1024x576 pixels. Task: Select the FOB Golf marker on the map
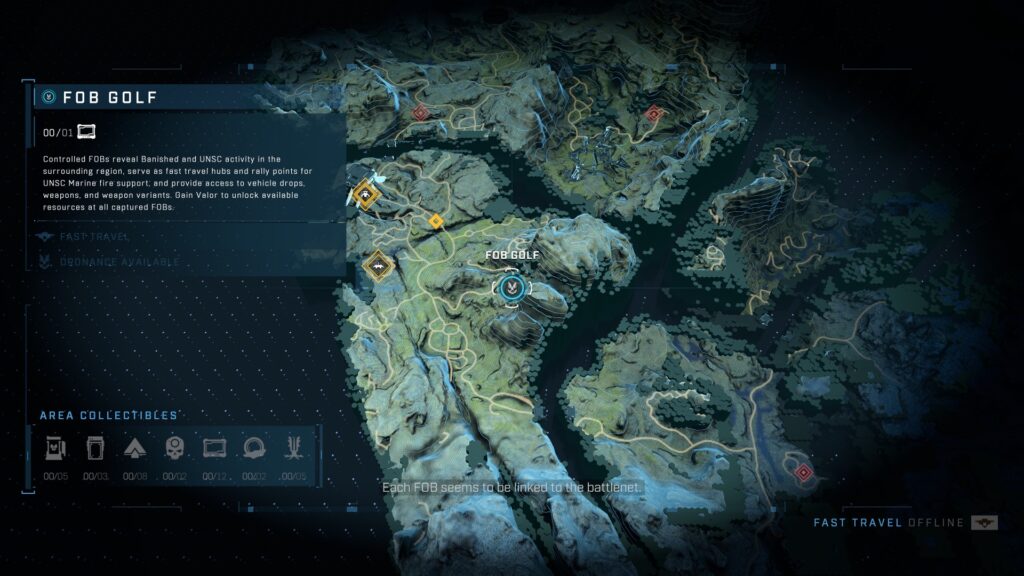[x=510, y=289]
